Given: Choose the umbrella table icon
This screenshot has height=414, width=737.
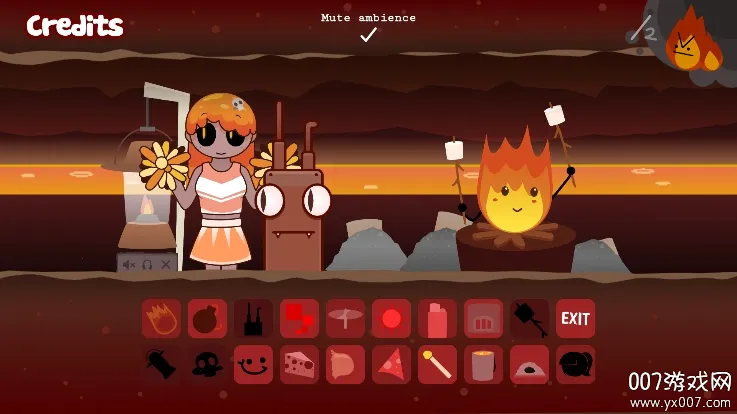Looking at the screenshot, I should coord(345,319).
